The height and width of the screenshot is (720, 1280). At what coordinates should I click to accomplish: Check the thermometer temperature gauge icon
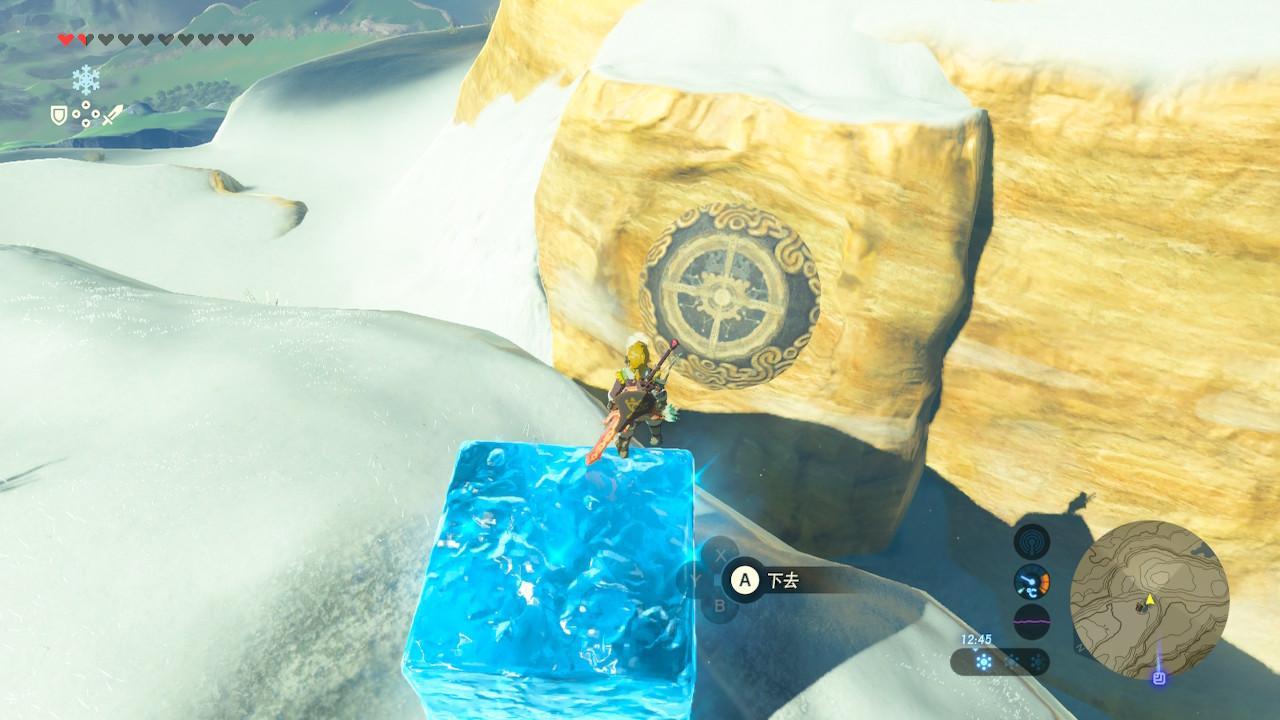1032,581
